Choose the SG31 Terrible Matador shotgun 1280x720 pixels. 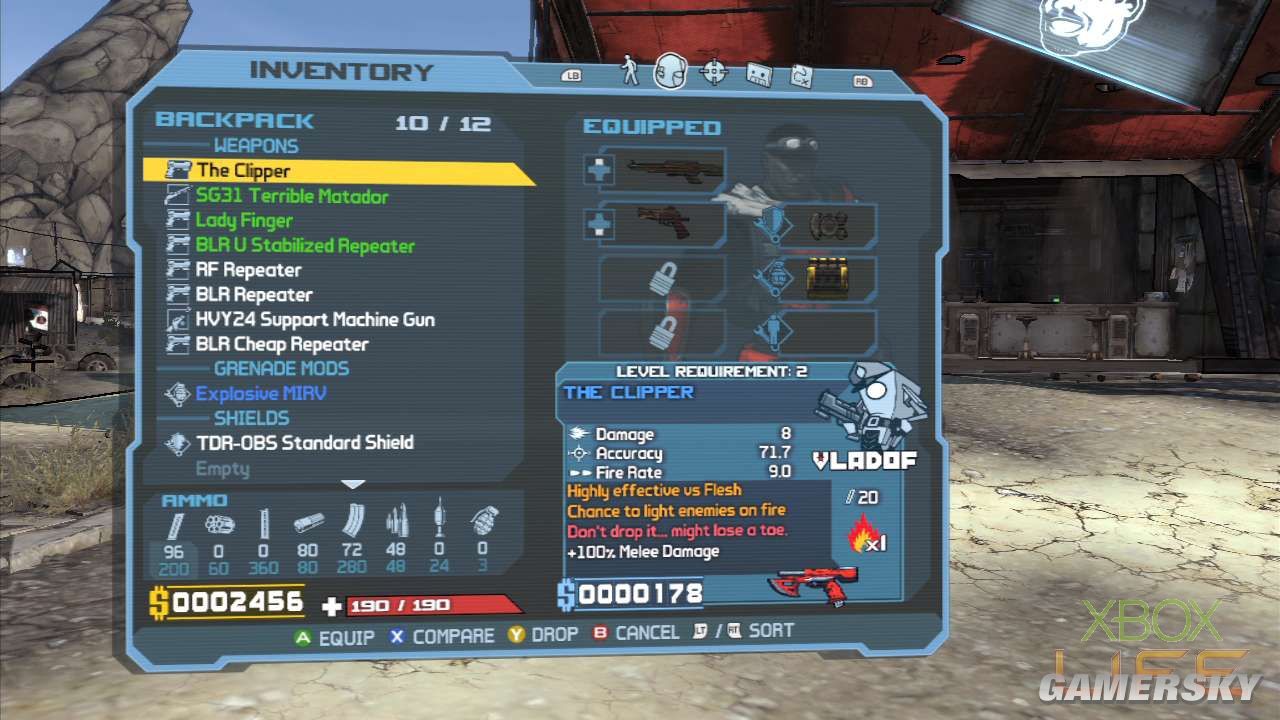pyautogui.click(x=291, y=196)
